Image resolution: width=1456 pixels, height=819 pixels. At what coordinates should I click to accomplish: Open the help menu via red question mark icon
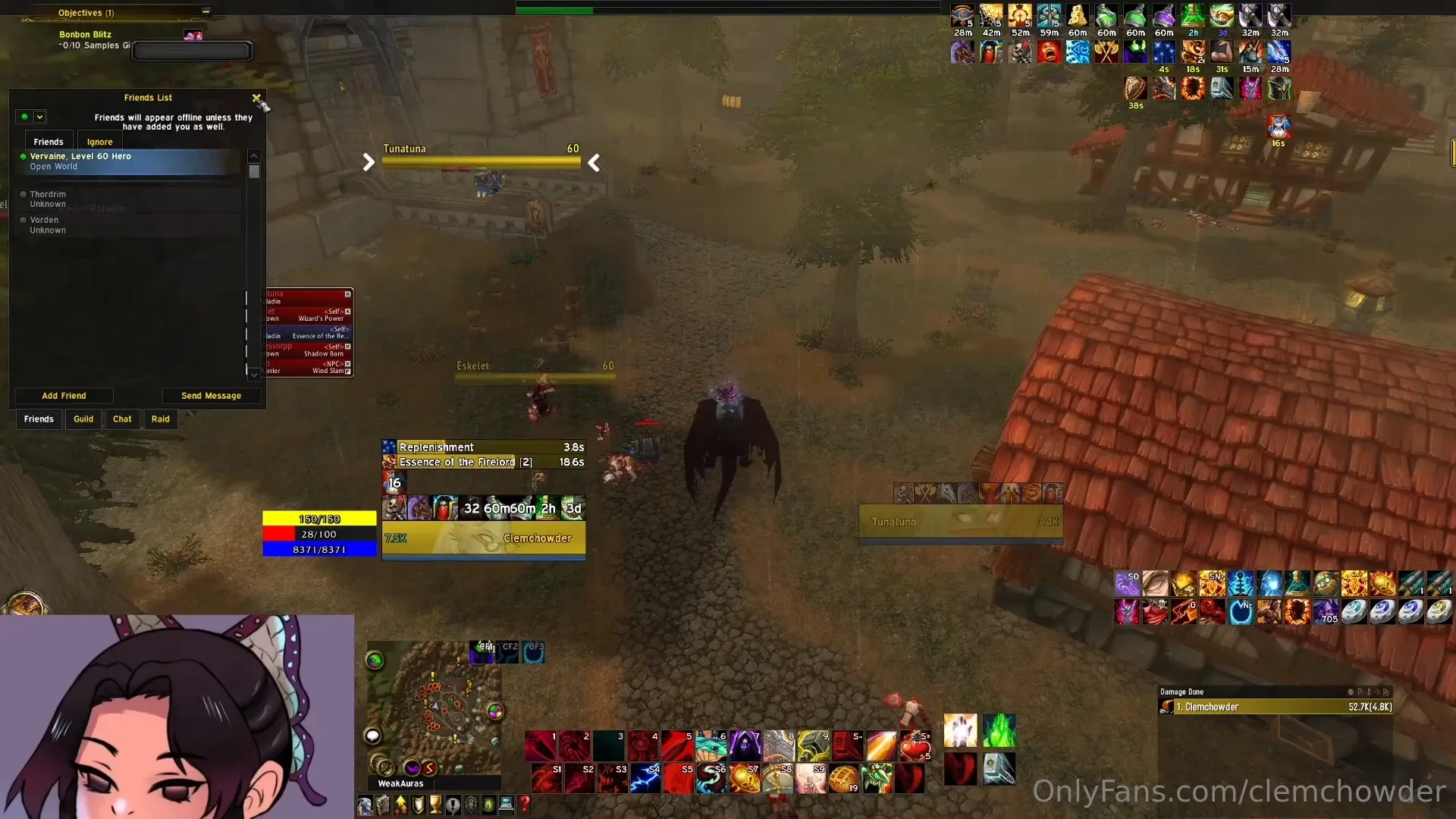point(523,805)
